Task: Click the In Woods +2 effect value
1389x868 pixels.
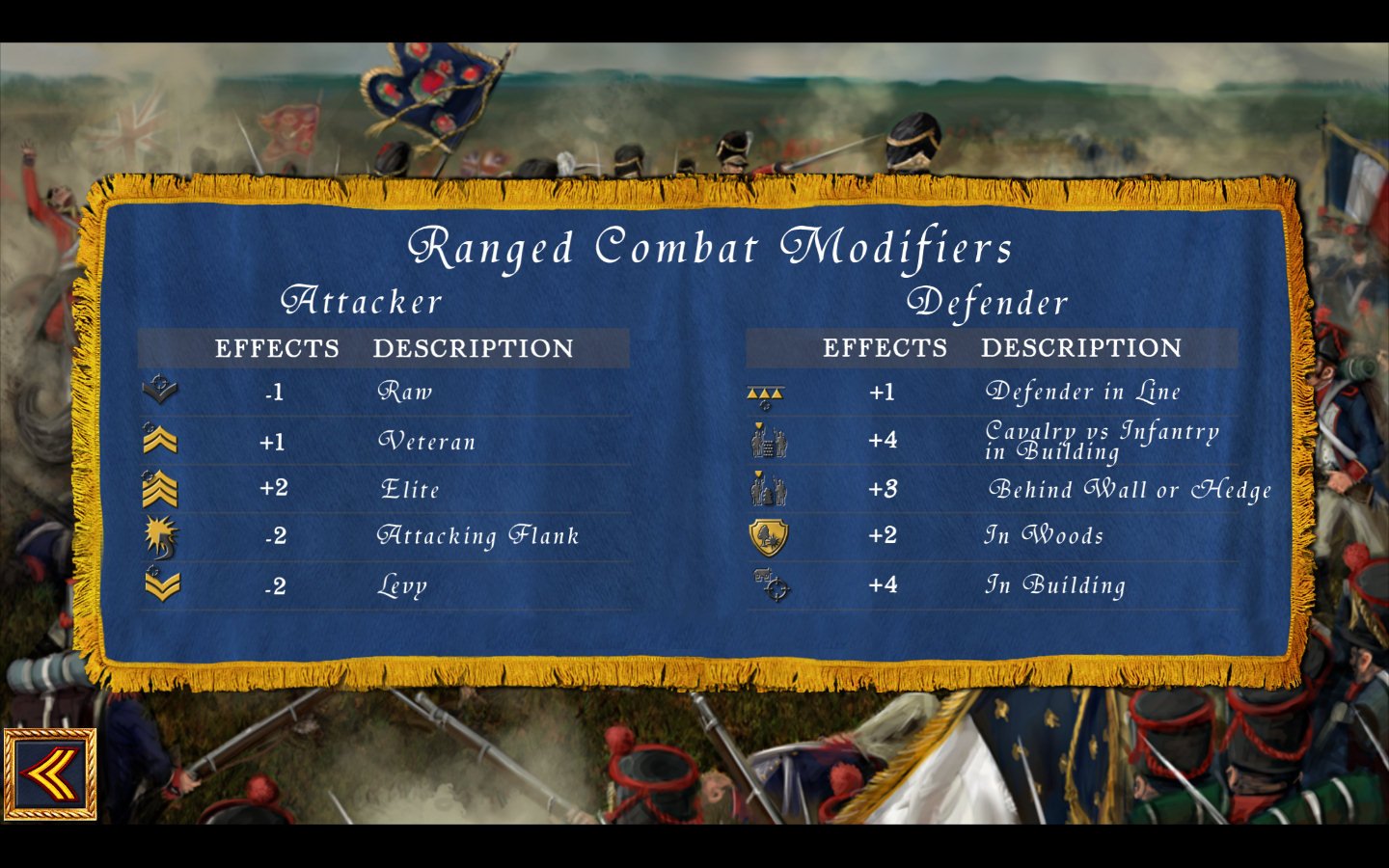Action: (x=885, y=535)
